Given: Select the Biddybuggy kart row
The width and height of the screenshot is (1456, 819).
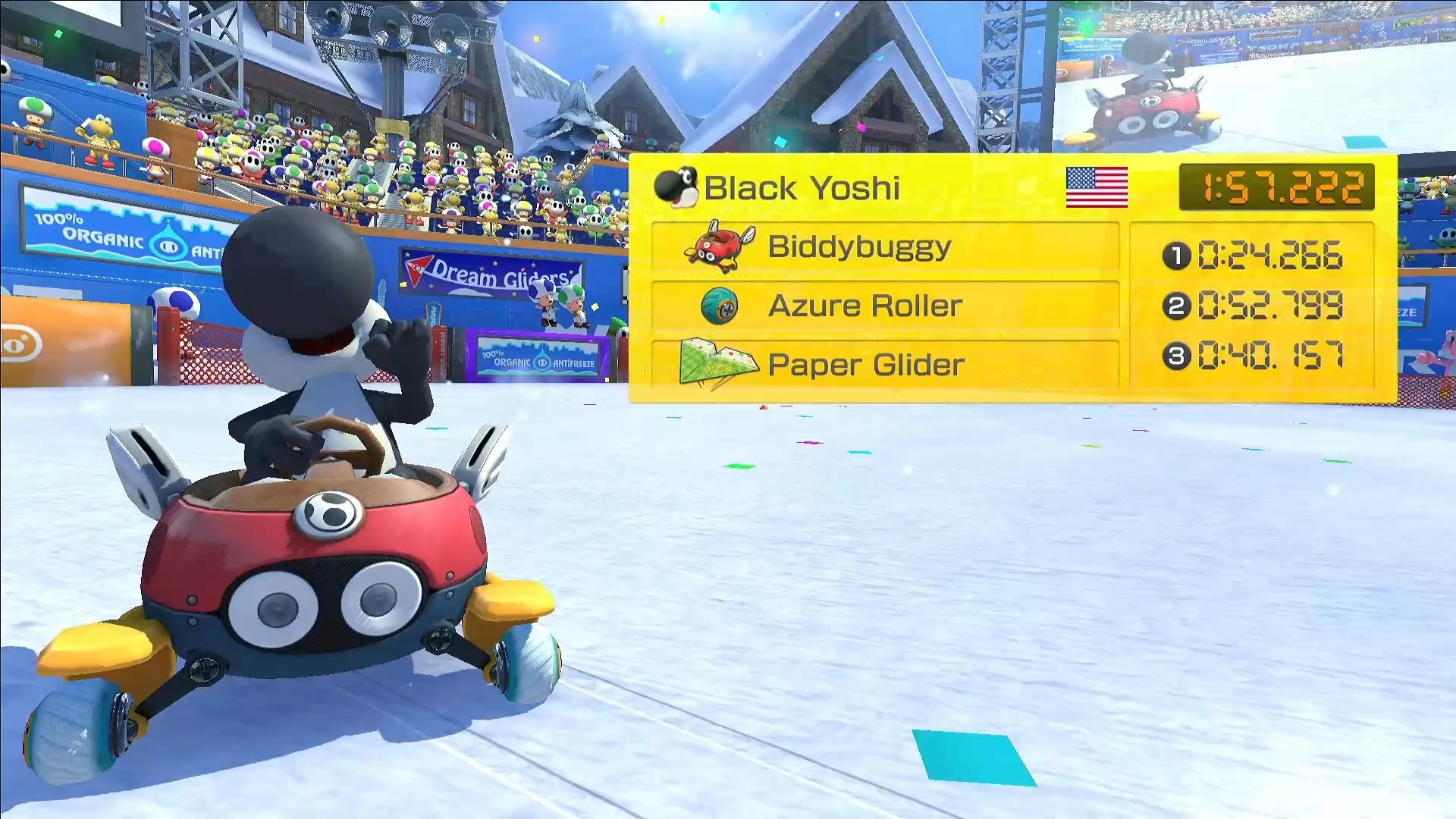Looking at the screenshot, I should coord(885,247).
